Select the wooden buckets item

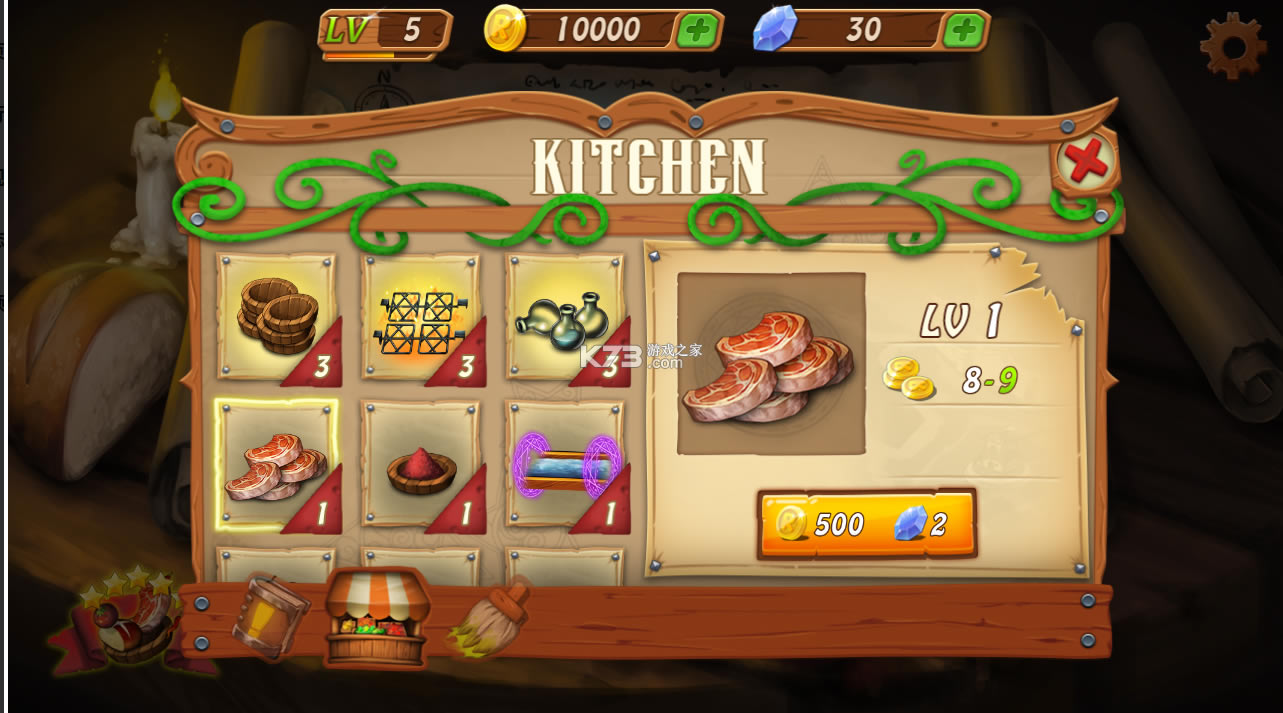coord(277,318)
